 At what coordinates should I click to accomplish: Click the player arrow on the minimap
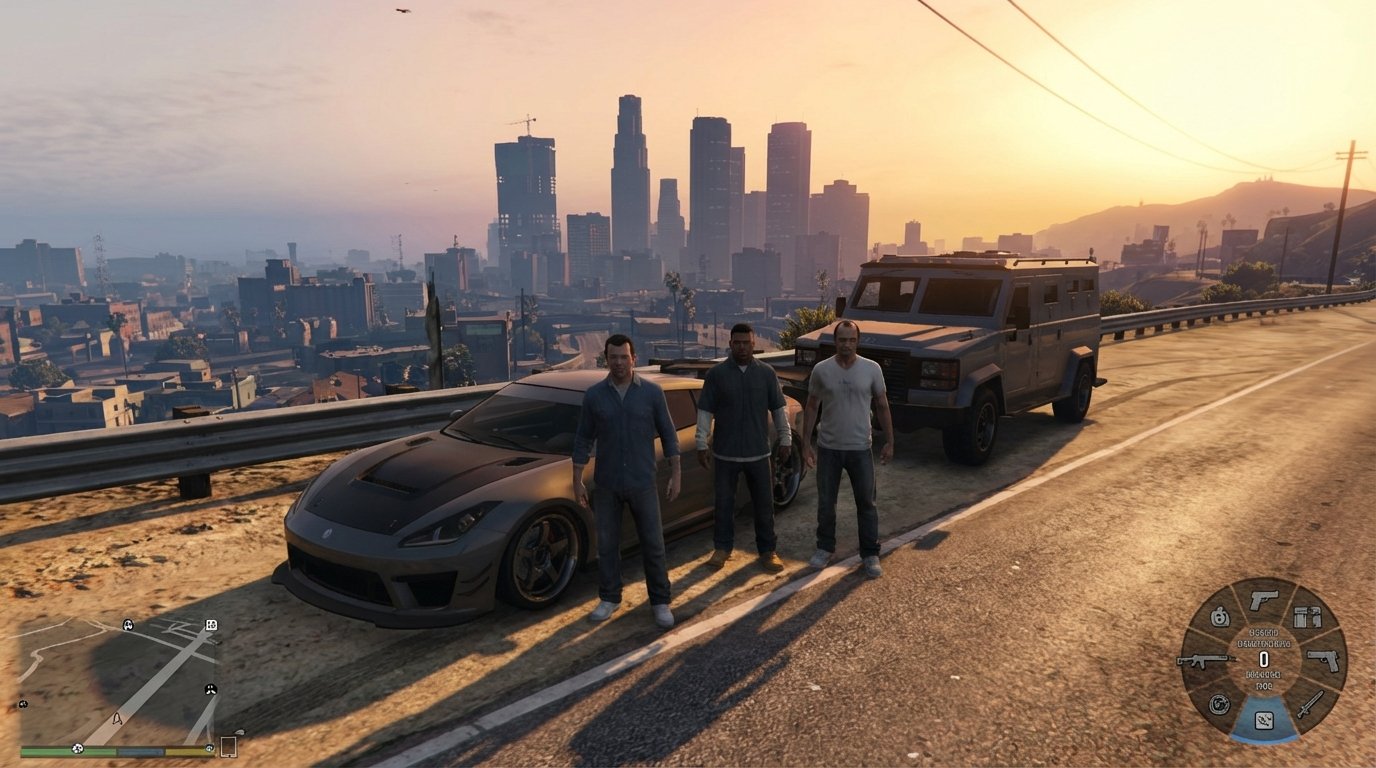click(117, 719)
